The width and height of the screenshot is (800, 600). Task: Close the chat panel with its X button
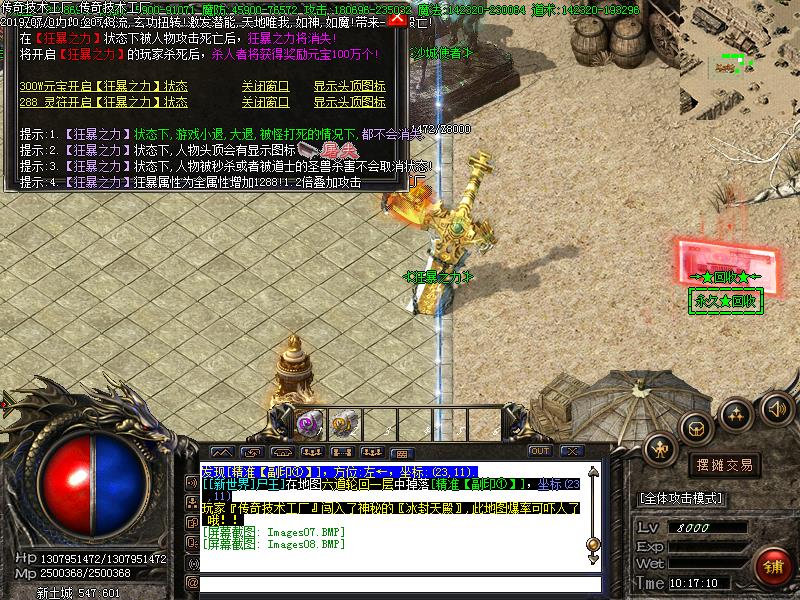570,451
